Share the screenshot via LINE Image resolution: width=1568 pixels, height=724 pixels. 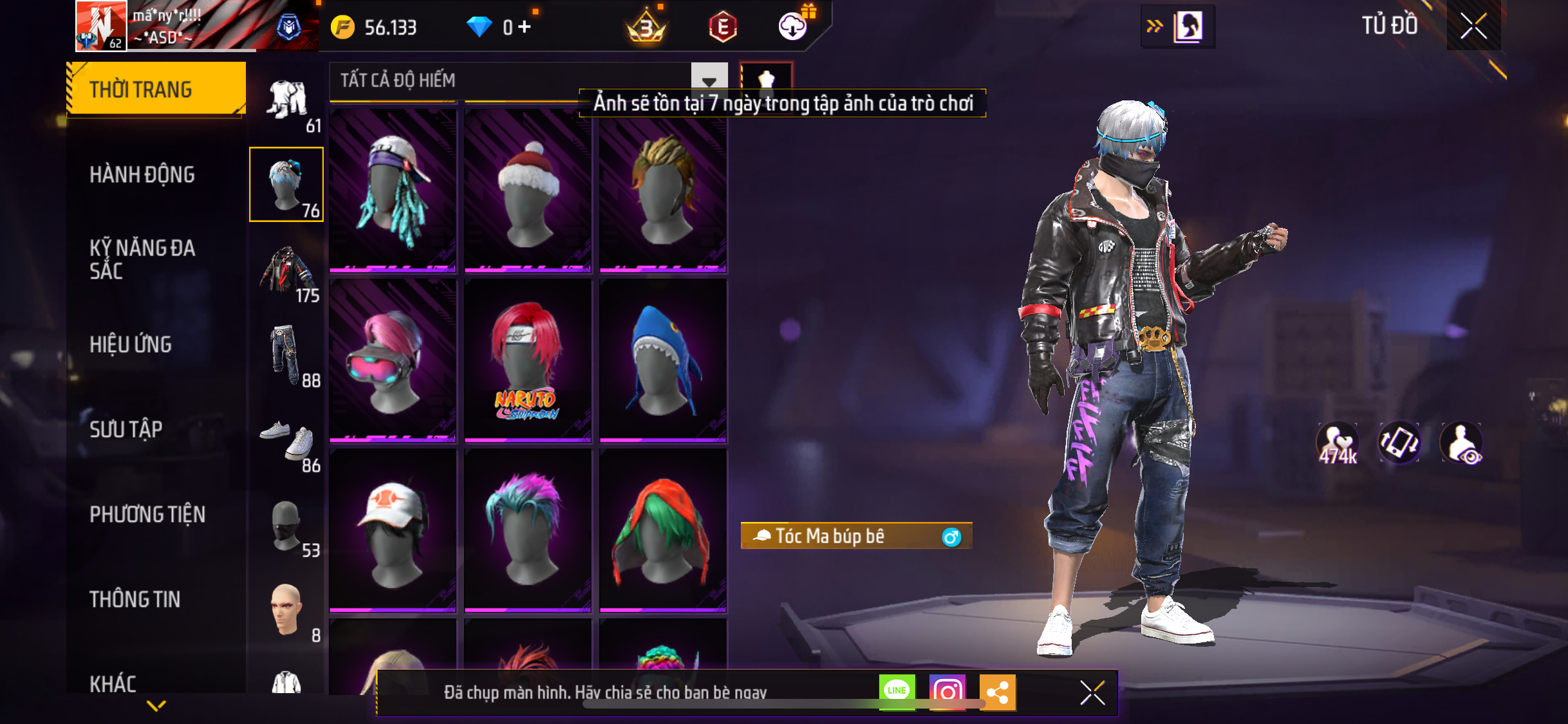(897, 692)
